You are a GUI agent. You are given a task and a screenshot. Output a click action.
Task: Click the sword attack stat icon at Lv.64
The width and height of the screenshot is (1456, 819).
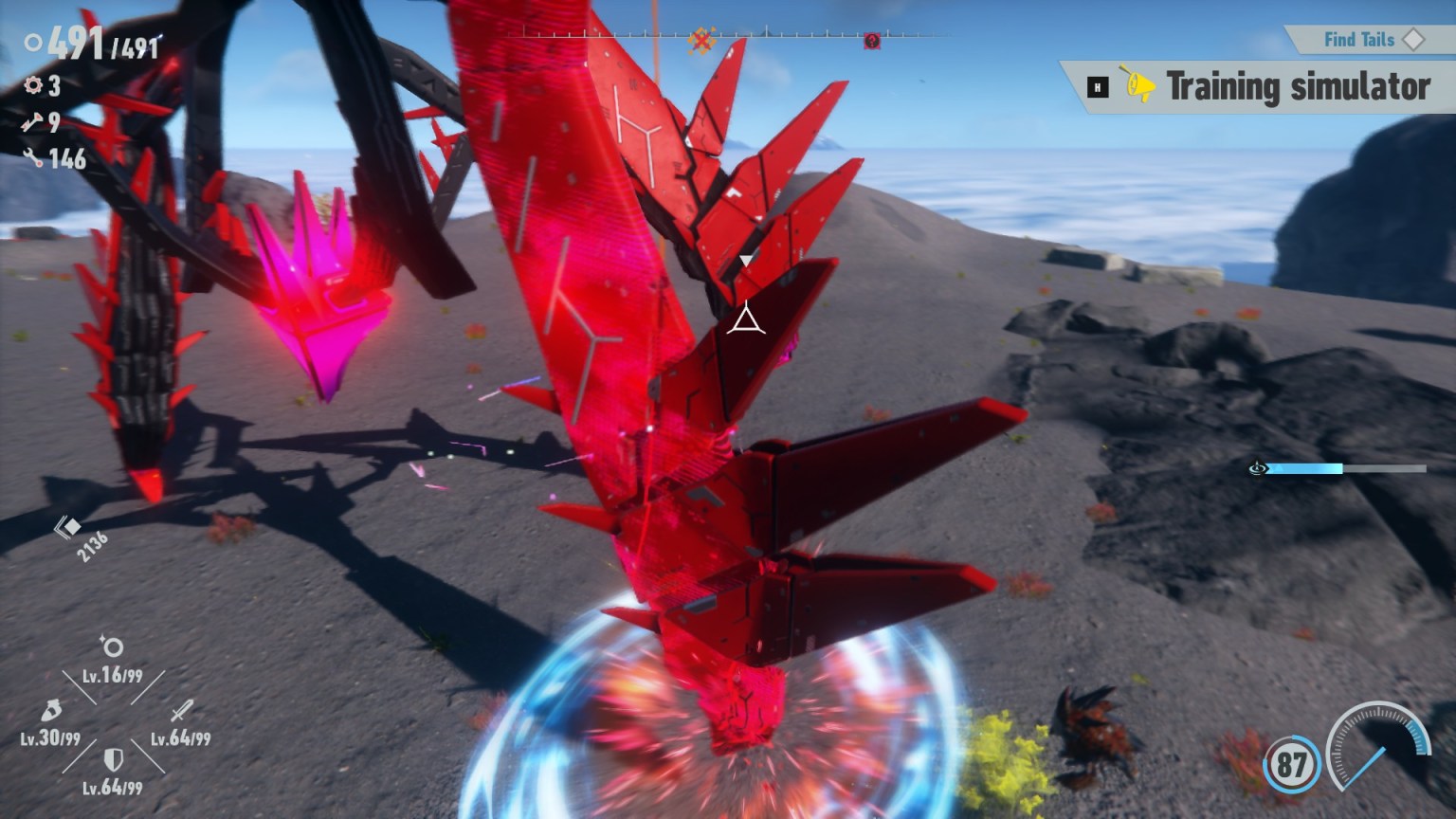[x=183, y=711]
